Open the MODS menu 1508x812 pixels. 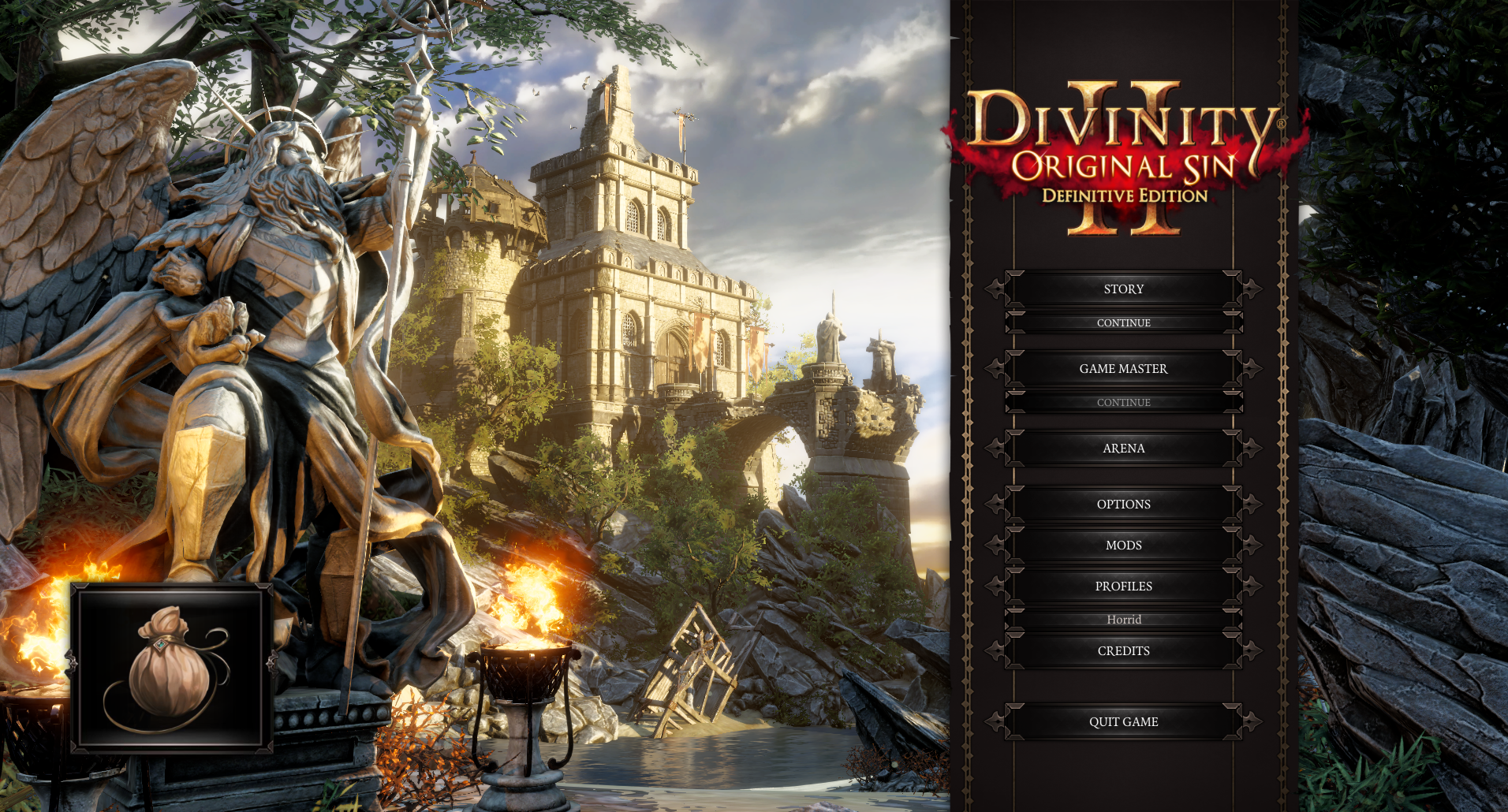pos(1123,545)
